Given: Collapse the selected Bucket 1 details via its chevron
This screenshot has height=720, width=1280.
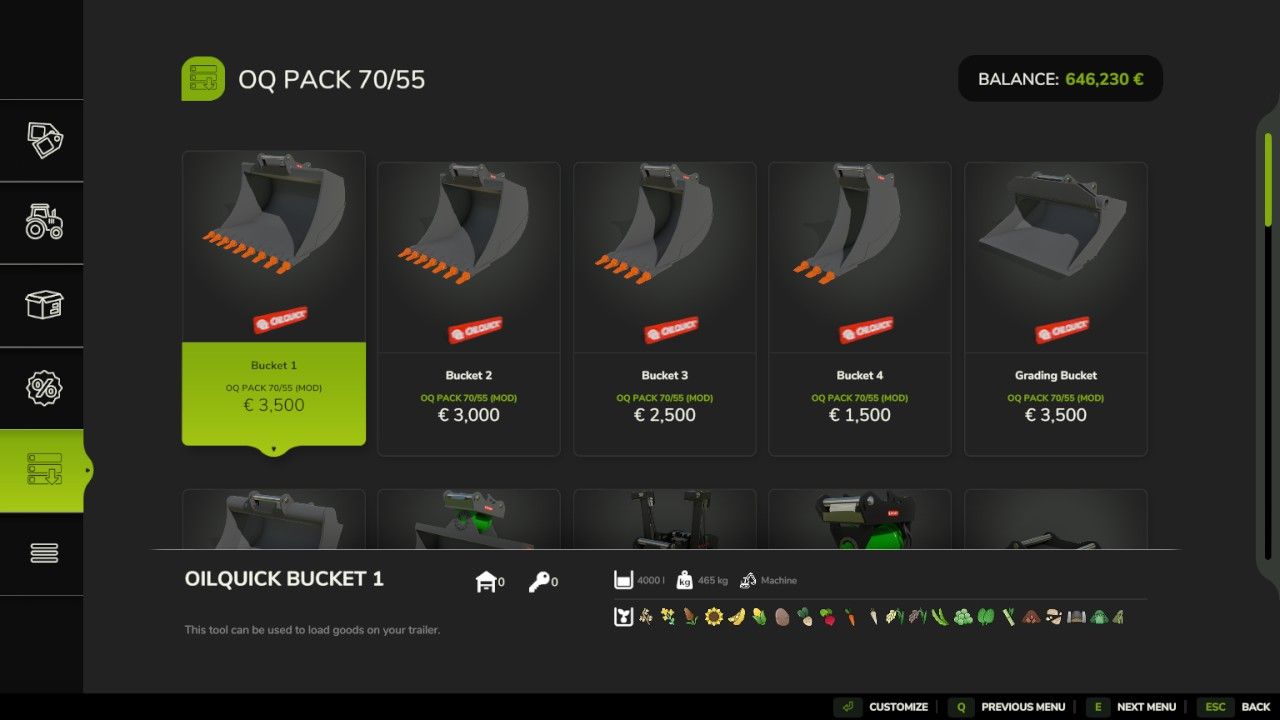Looking at the screenshot, I should 273,450.
